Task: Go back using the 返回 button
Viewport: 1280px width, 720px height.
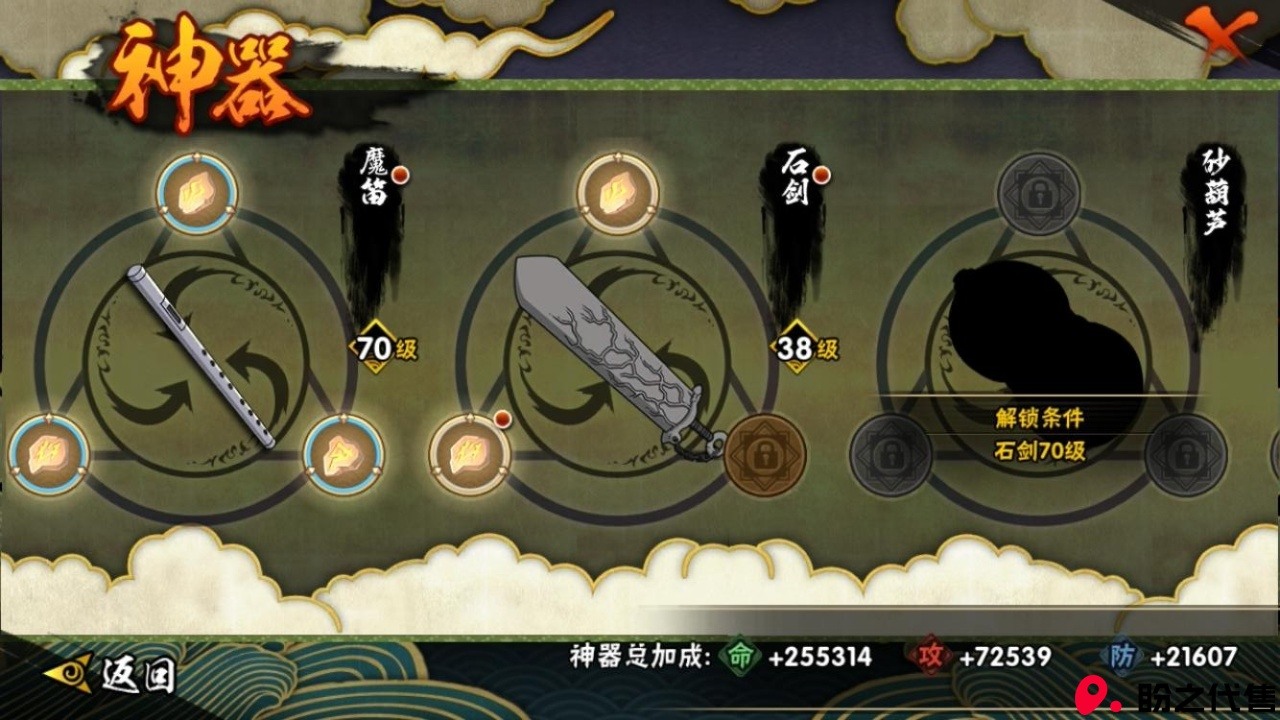Action: (112, 674)
